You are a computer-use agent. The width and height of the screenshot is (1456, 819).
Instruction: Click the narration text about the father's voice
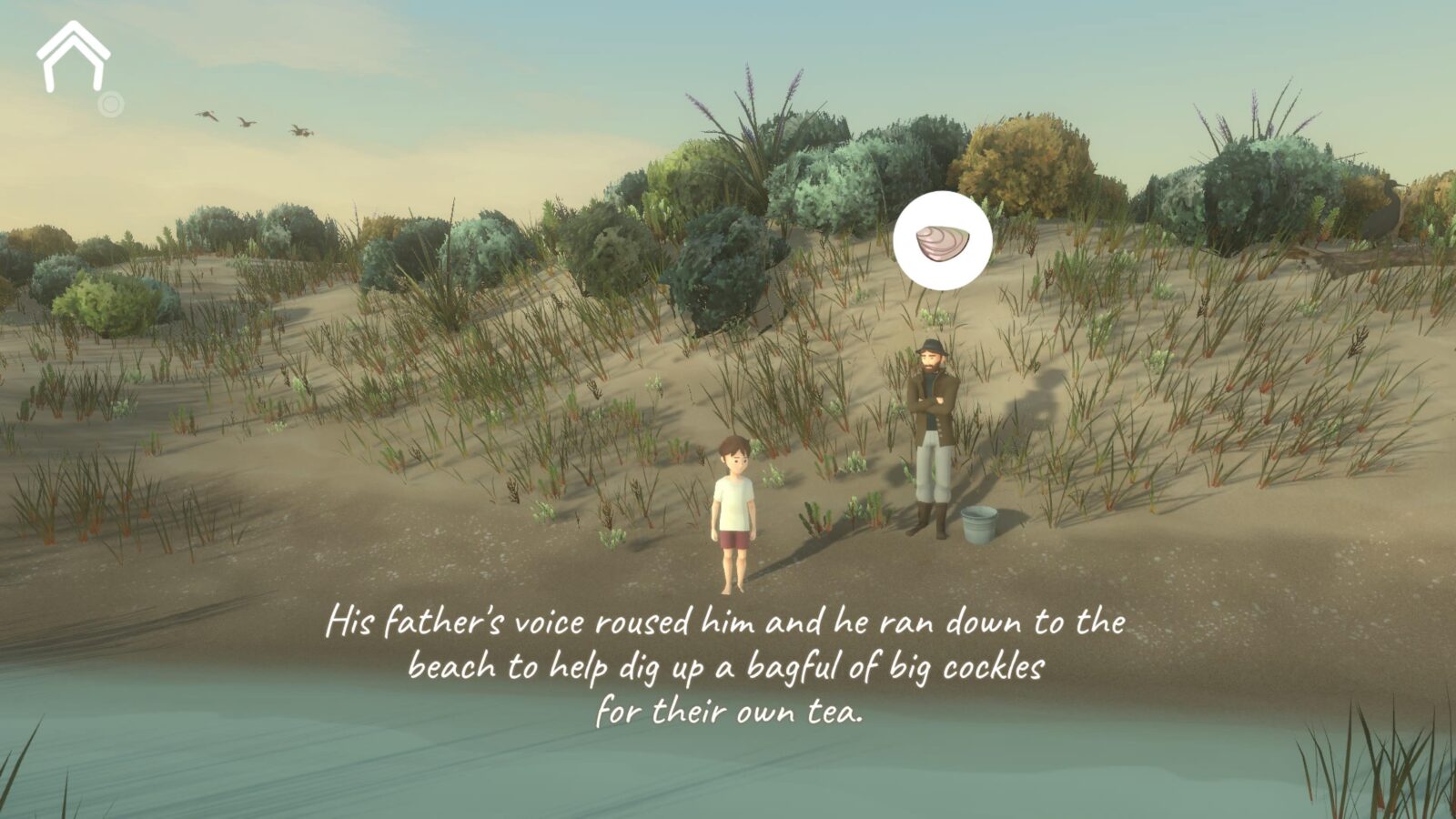pyautogui.click(x=728, y=623)
